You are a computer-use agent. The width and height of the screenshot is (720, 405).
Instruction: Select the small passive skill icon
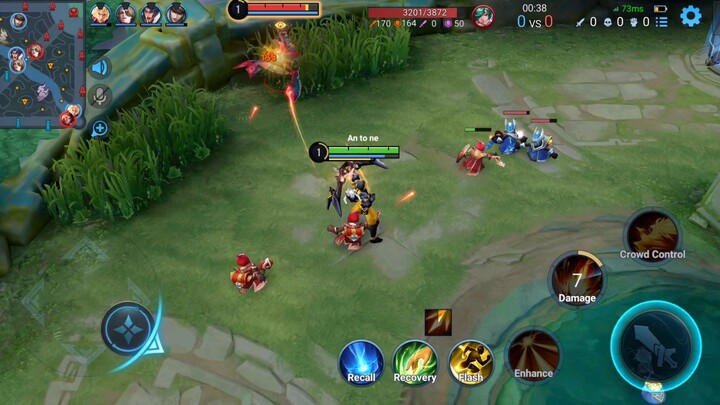(x=438, y=322)
